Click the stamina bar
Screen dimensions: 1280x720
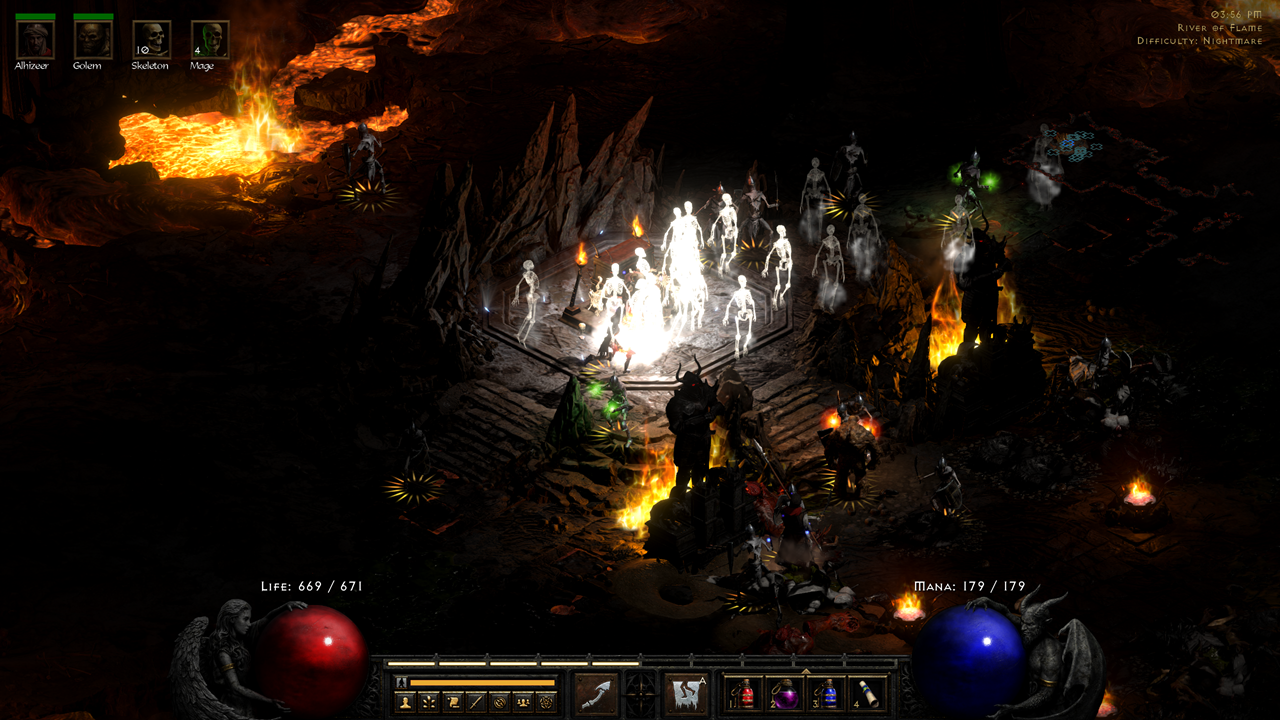(483, 682)
